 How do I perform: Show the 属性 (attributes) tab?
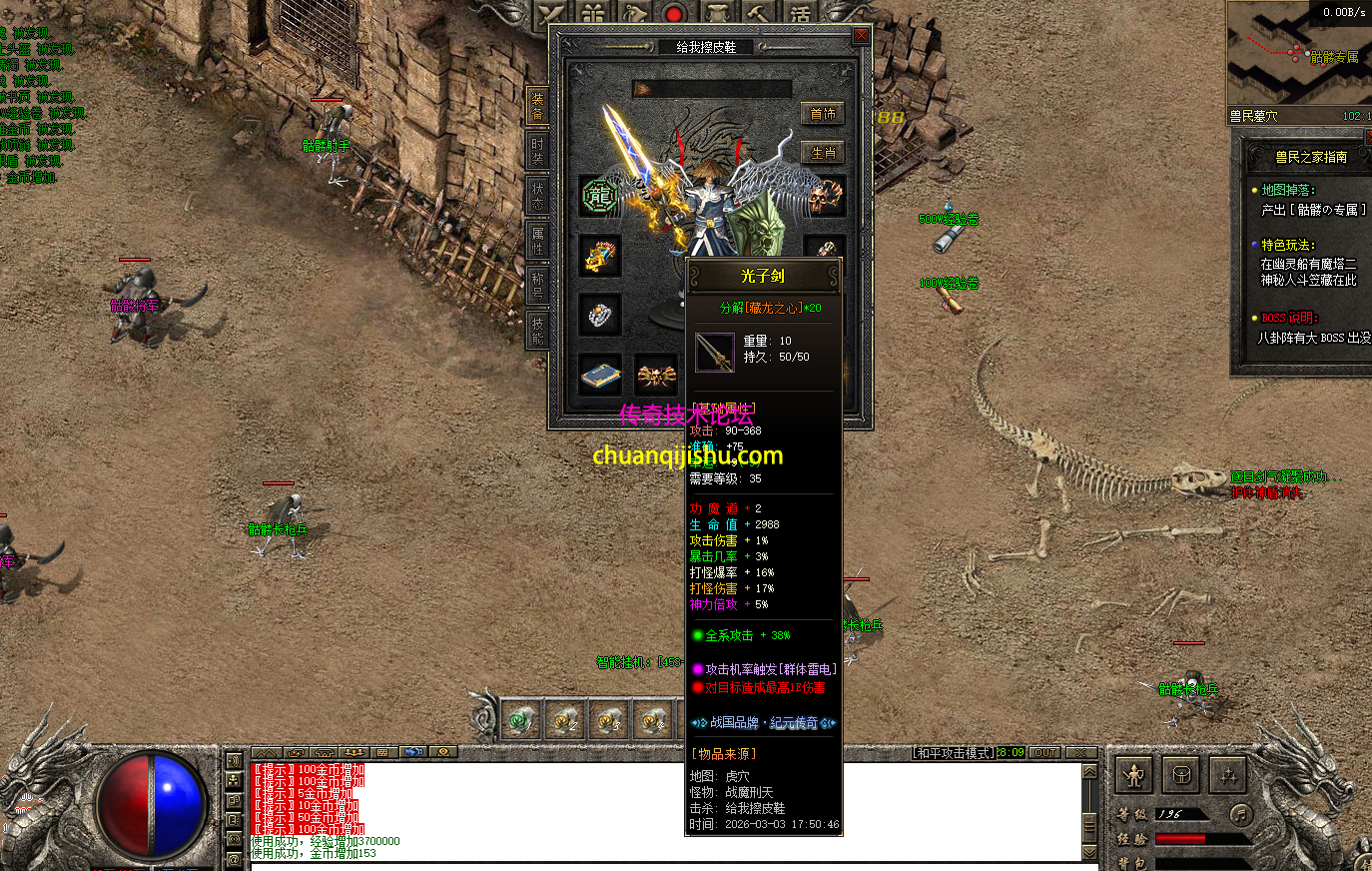(x=537, y=240)
